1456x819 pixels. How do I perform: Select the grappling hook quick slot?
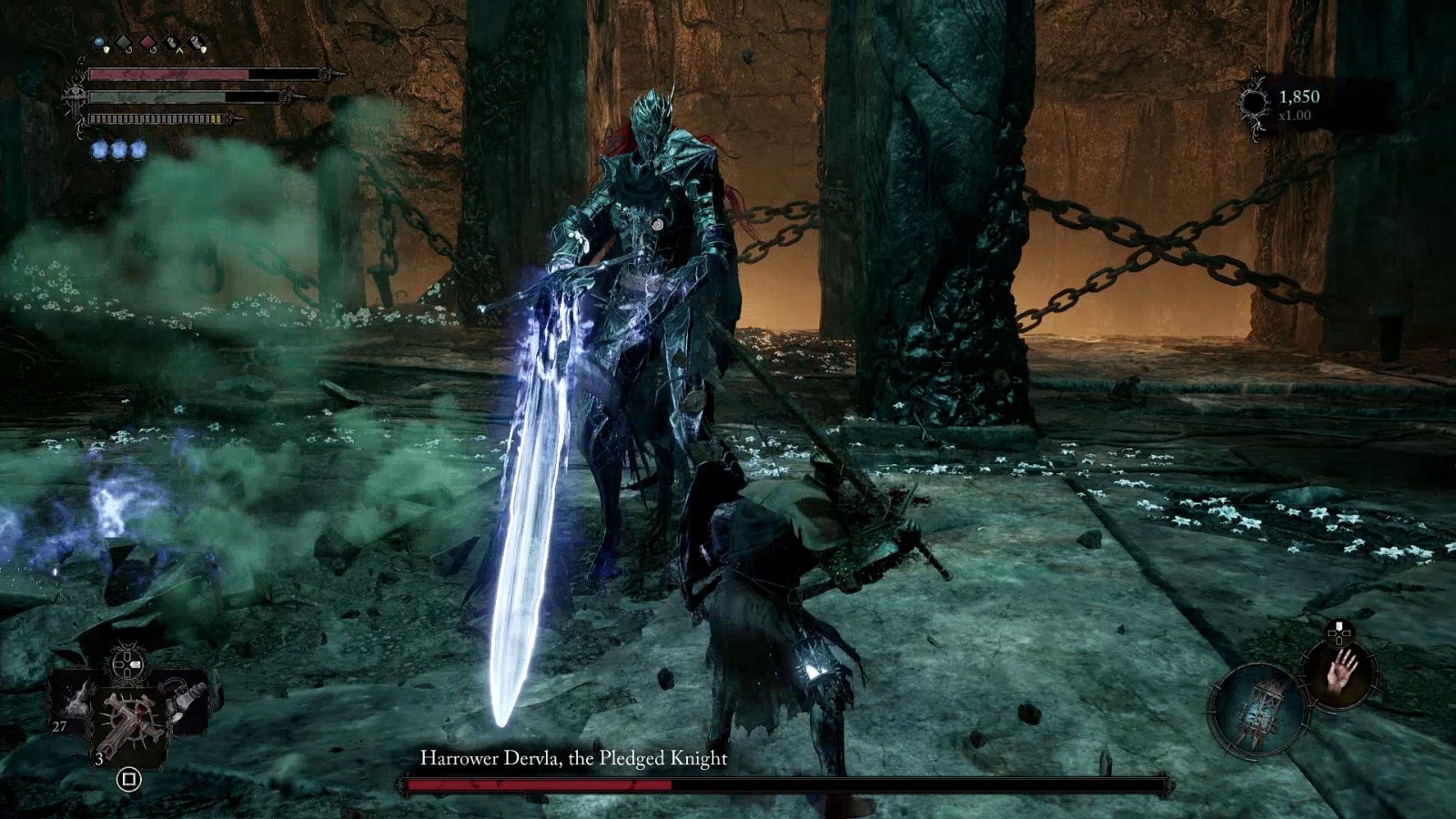coord(182,700)
